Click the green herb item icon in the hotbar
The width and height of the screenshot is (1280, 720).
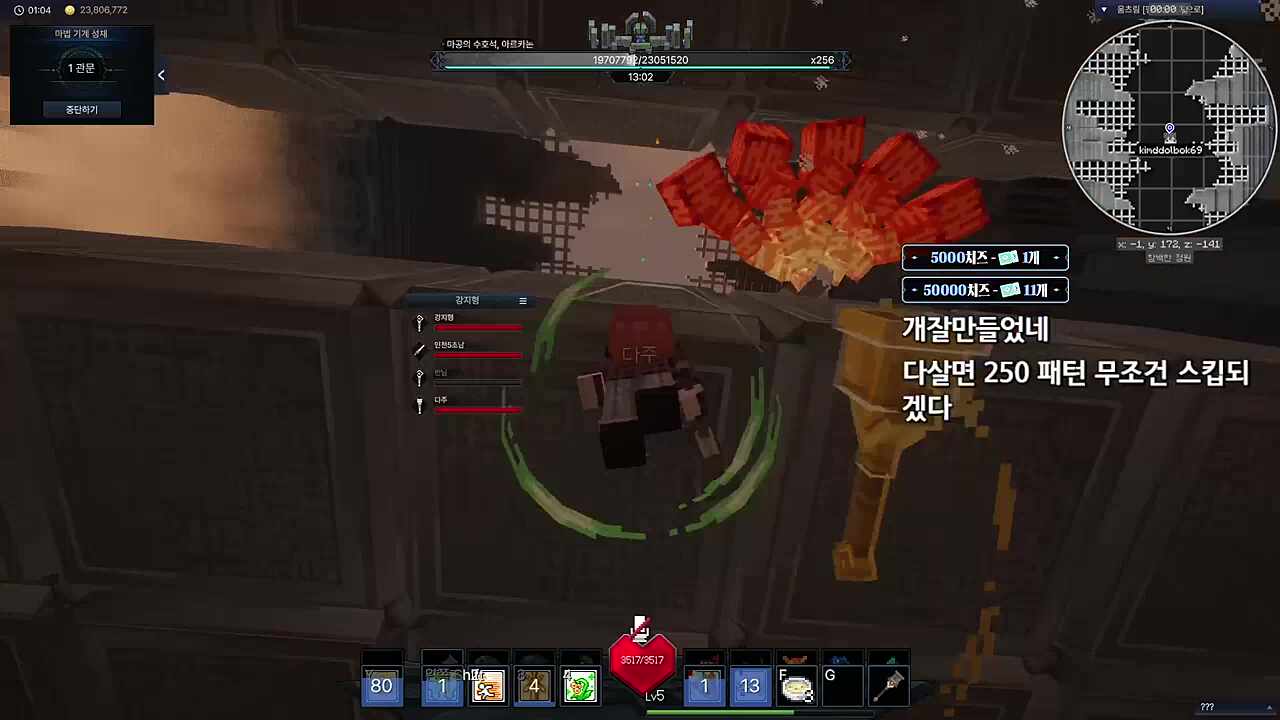tap(581, 686)
